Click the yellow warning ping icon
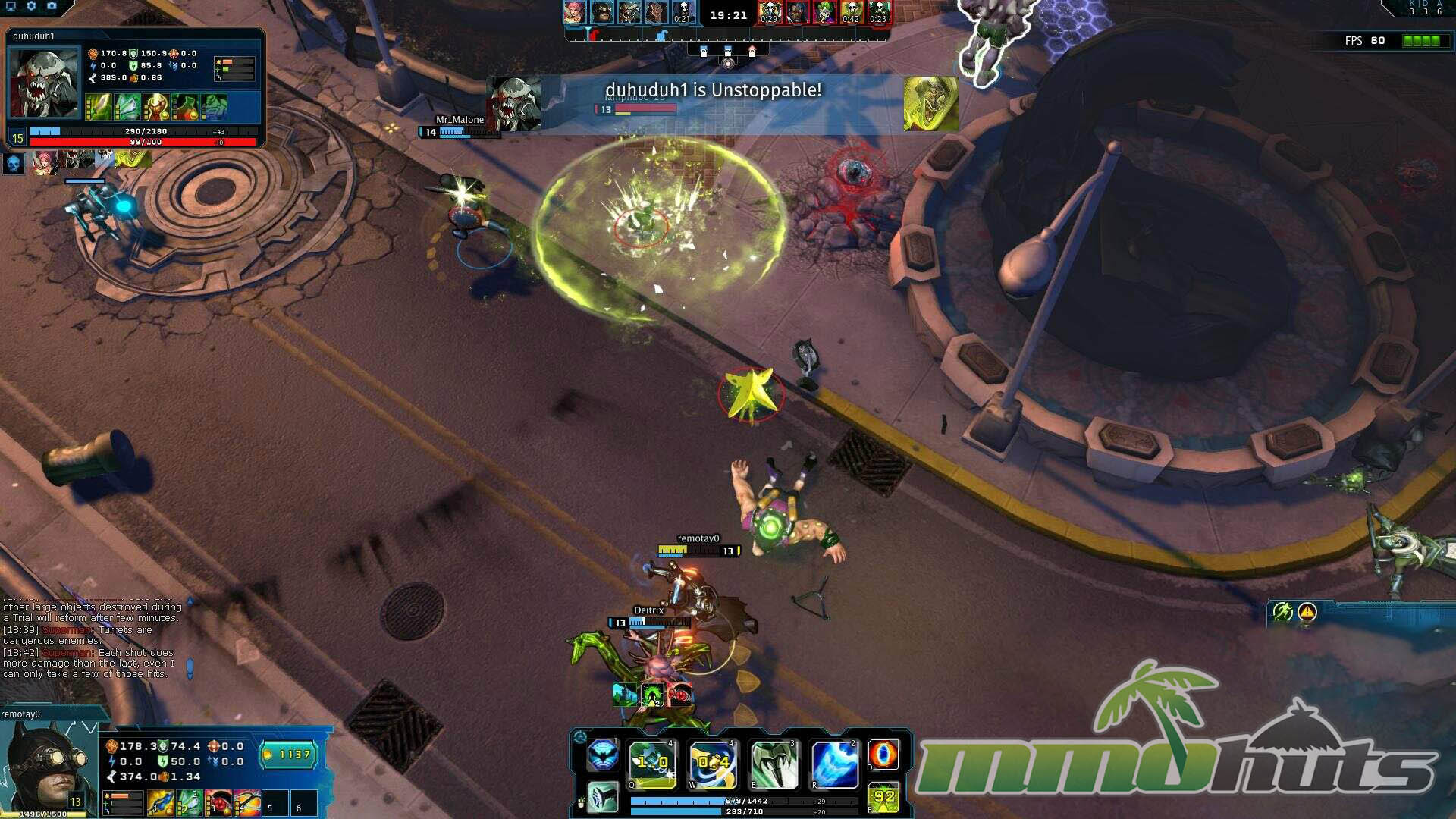Viewport: 1456px width, 819px height. 1307,612
